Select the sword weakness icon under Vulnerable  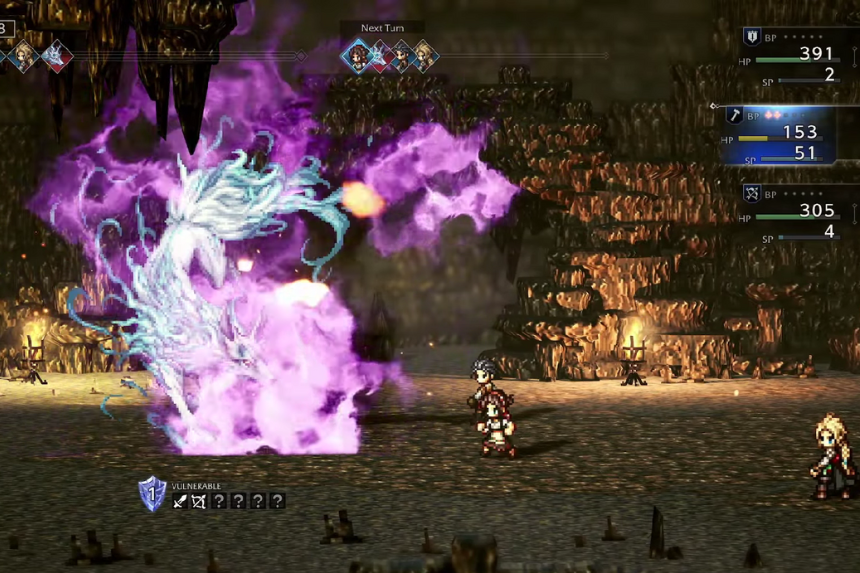(180, 501)
